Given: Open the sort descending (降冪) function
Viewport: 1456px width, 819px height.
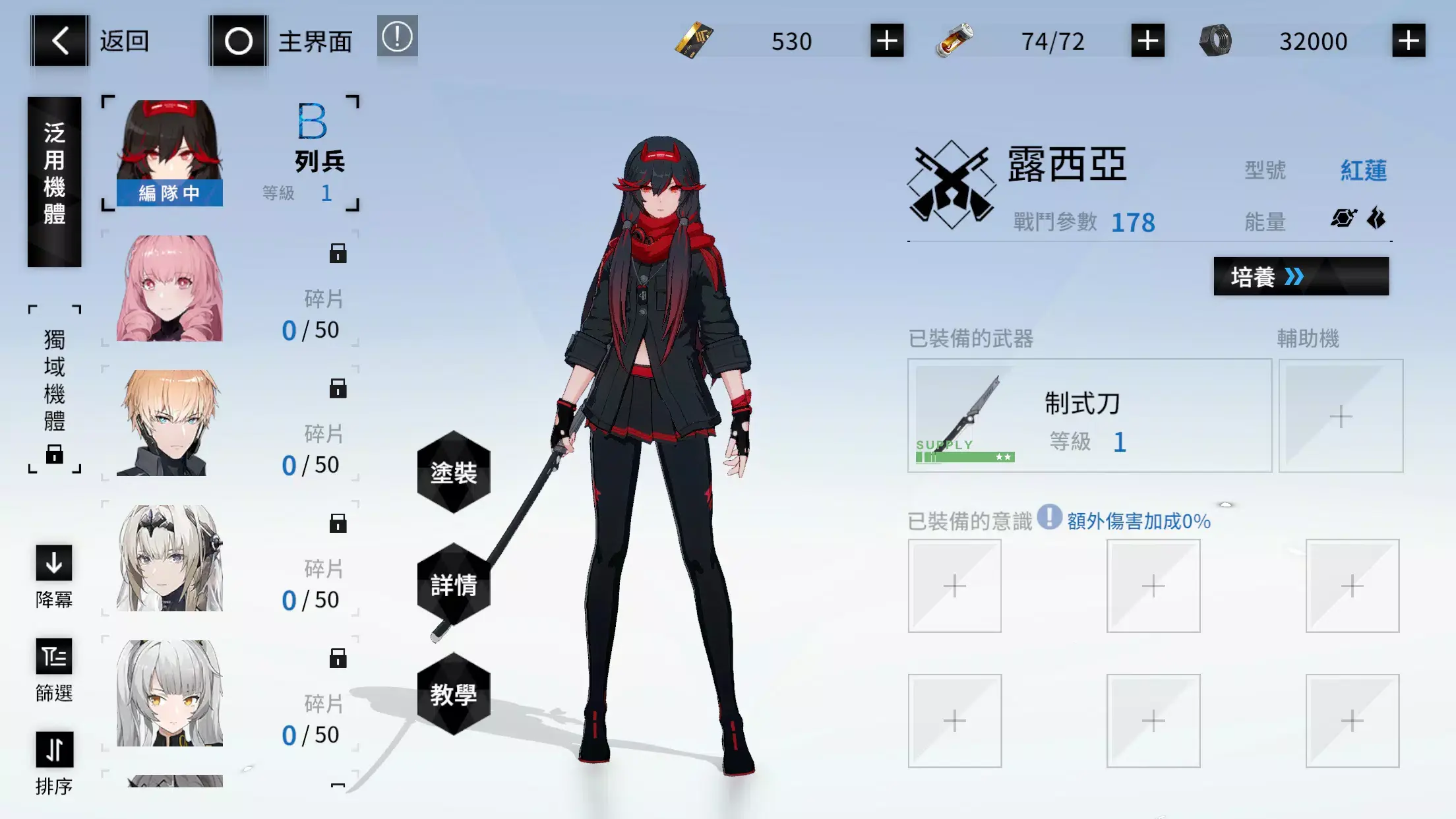Looking at the screenshot, I should [53, 564].
